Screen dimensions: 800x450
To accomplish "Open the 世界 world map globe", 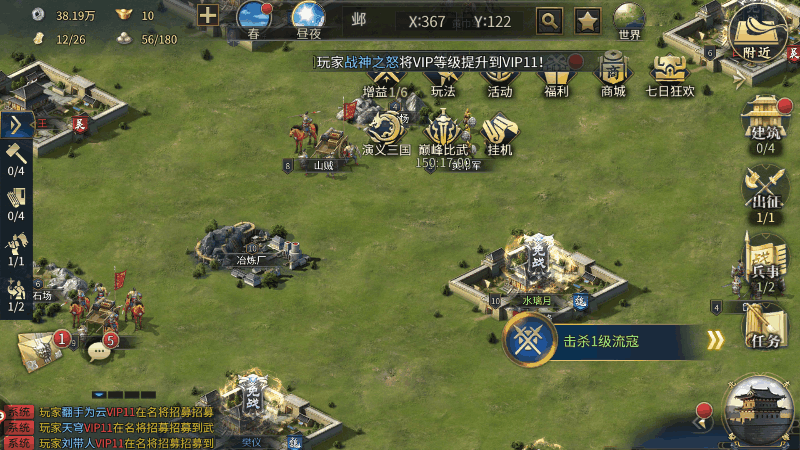I will (629, 19).
